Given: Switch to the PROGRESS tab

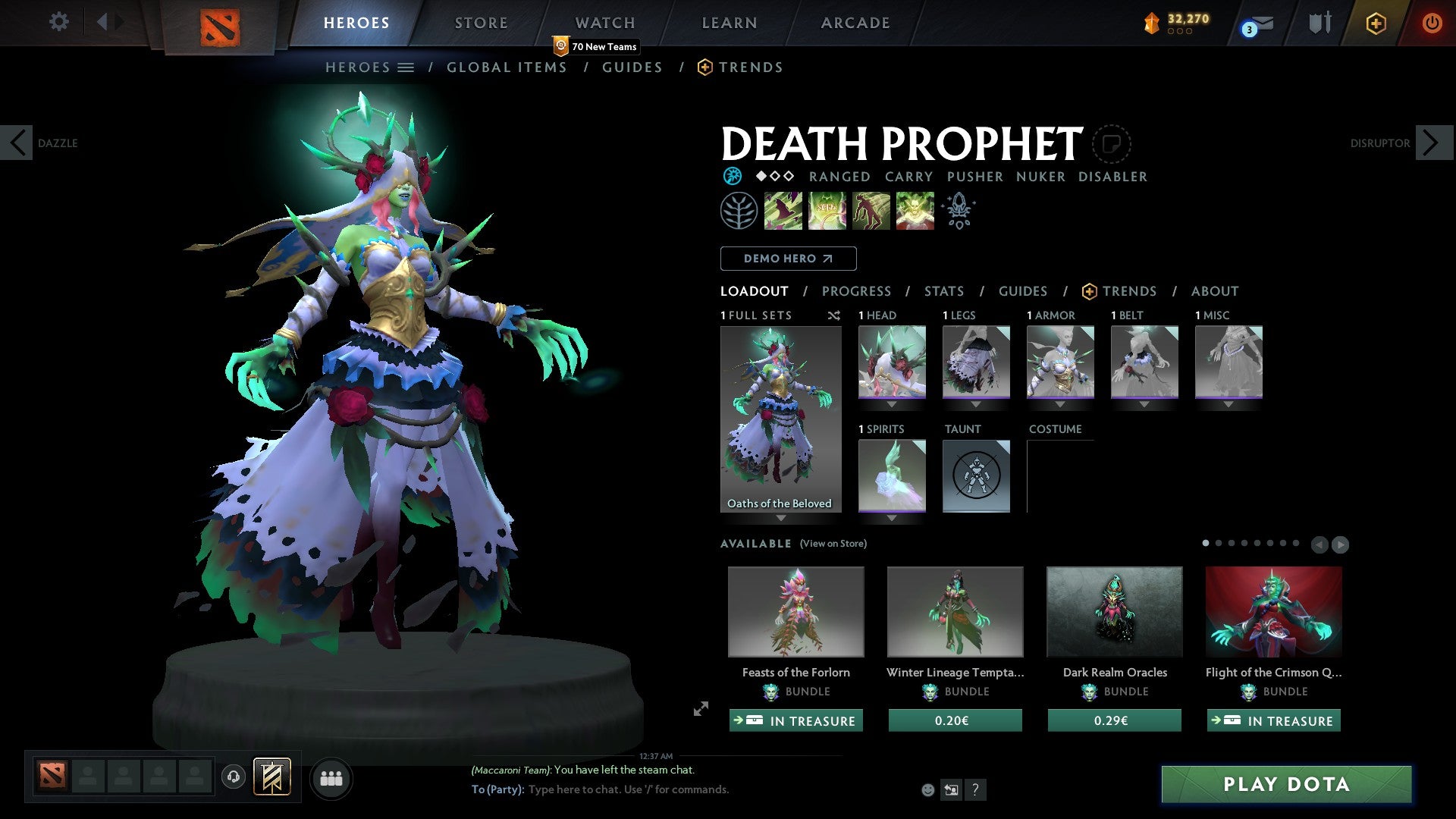Looking at the screenshot, I should coord(857,291).
